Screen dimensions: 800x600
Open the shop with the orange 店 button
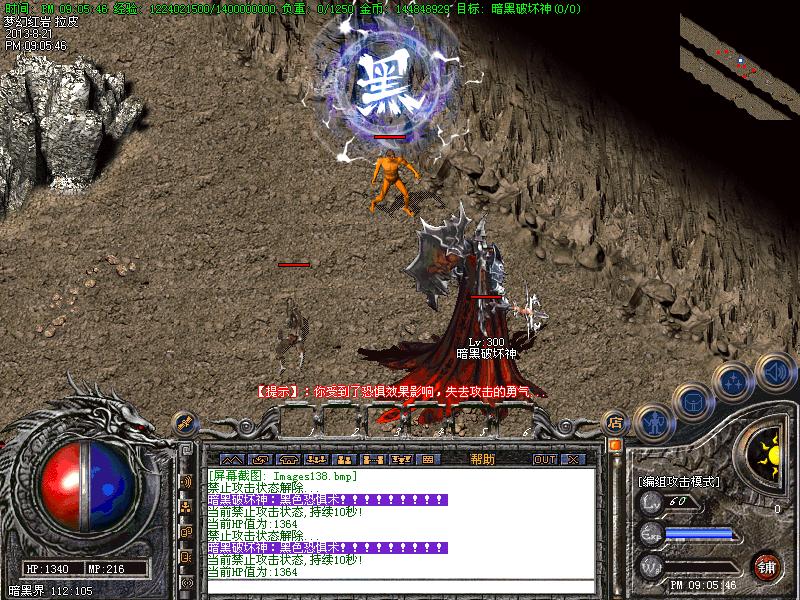point(615,422)
